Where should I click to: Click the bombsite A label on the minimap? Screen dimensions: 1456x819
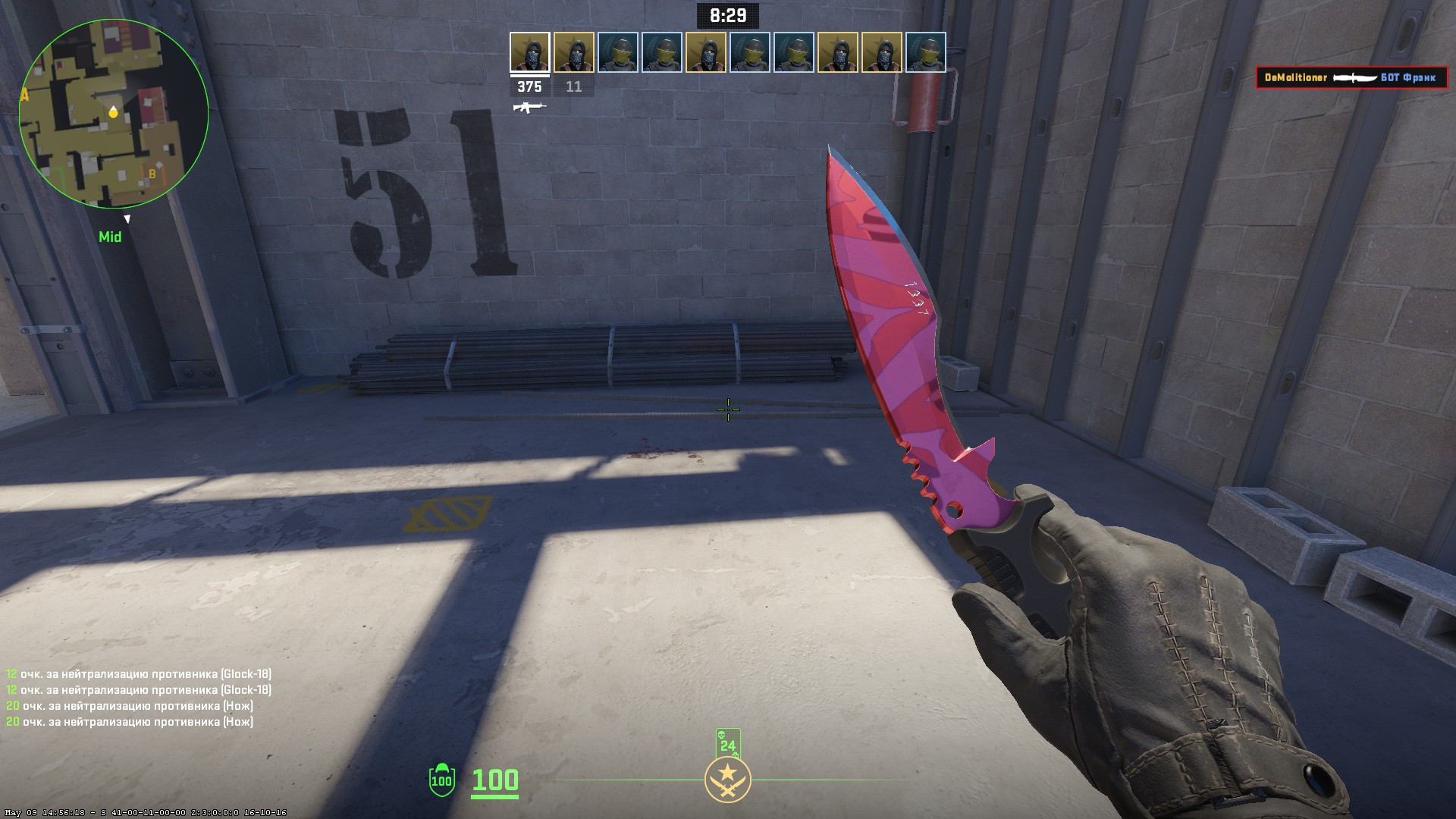(x=25, y=96)
